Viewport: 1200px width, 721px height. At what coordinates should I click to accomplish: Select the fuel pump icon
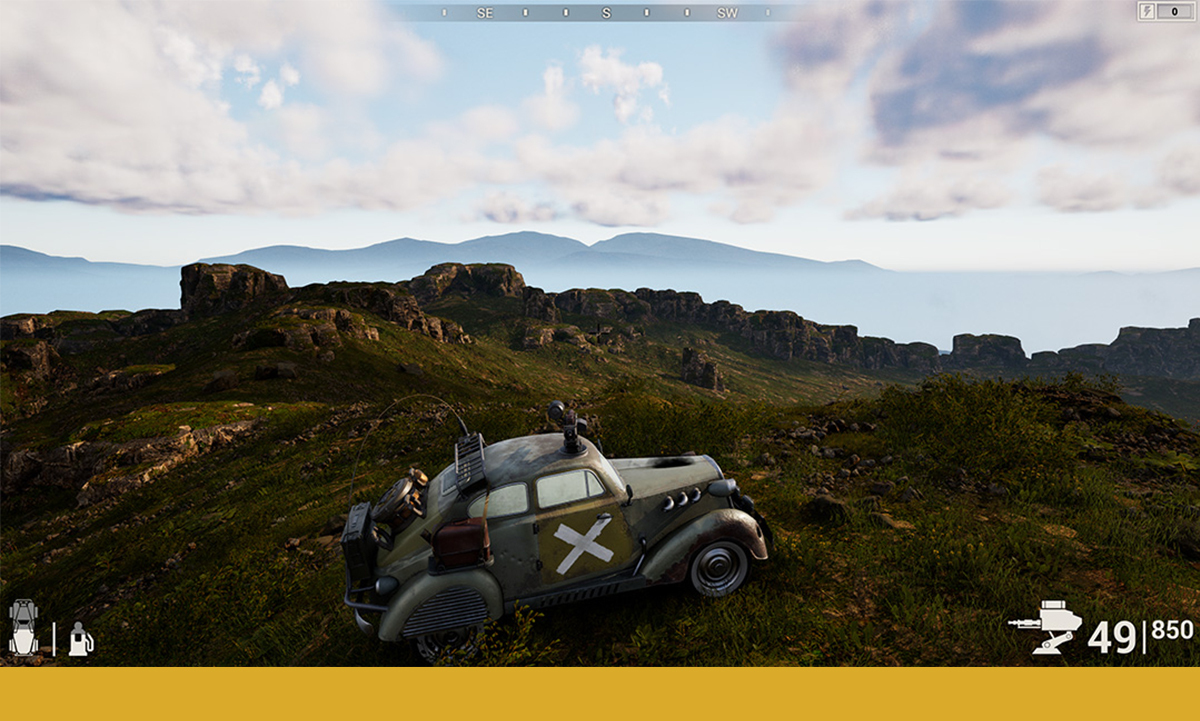[80, 640]
